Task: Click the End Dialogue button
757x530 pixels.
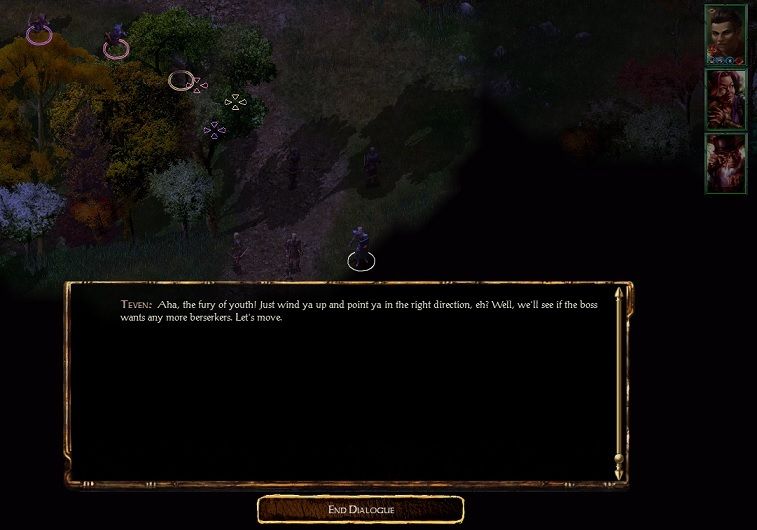Action: point(360,509)
